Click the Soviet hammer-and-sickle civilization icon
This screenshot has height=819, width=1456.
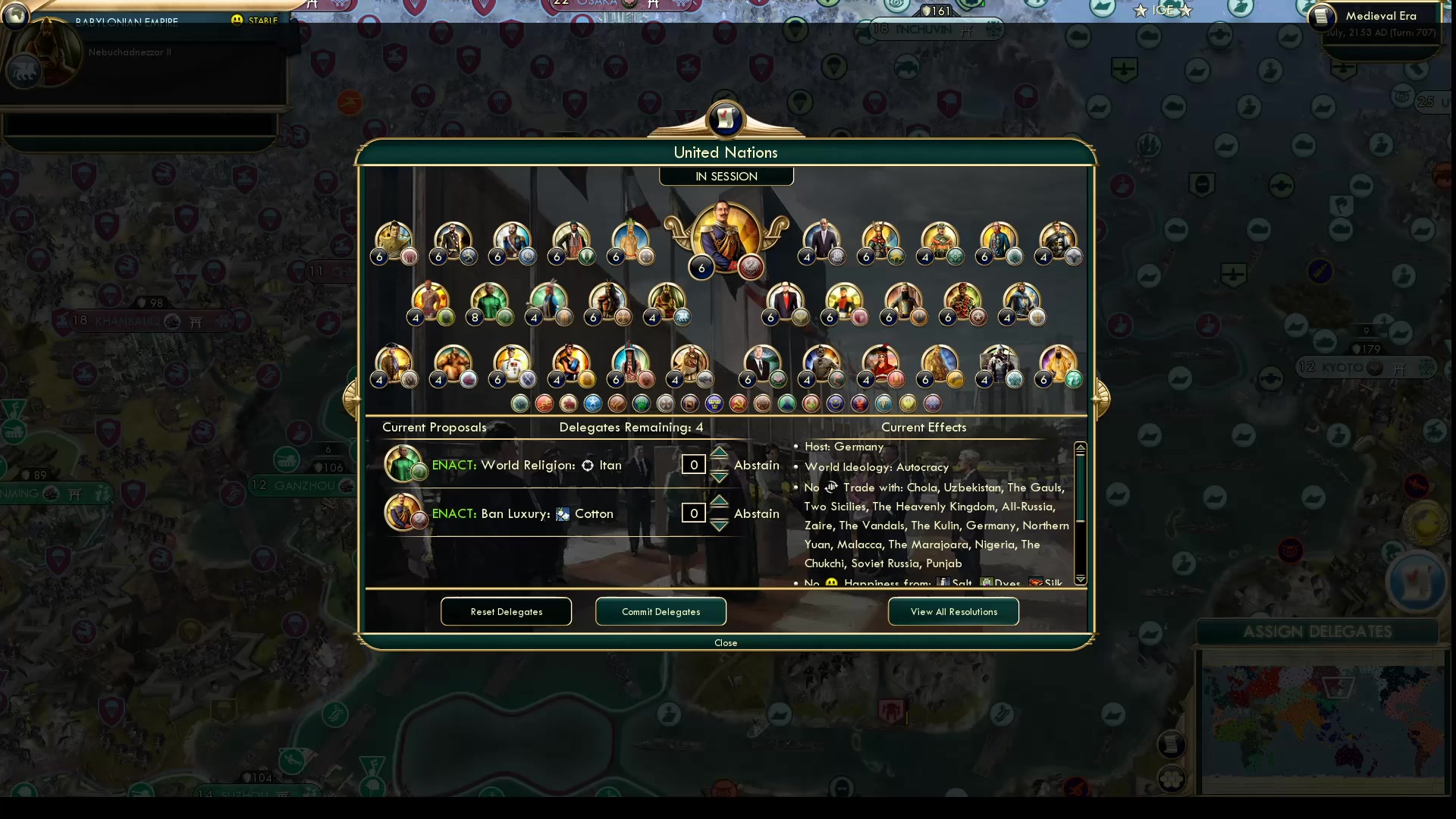(737, 403)
